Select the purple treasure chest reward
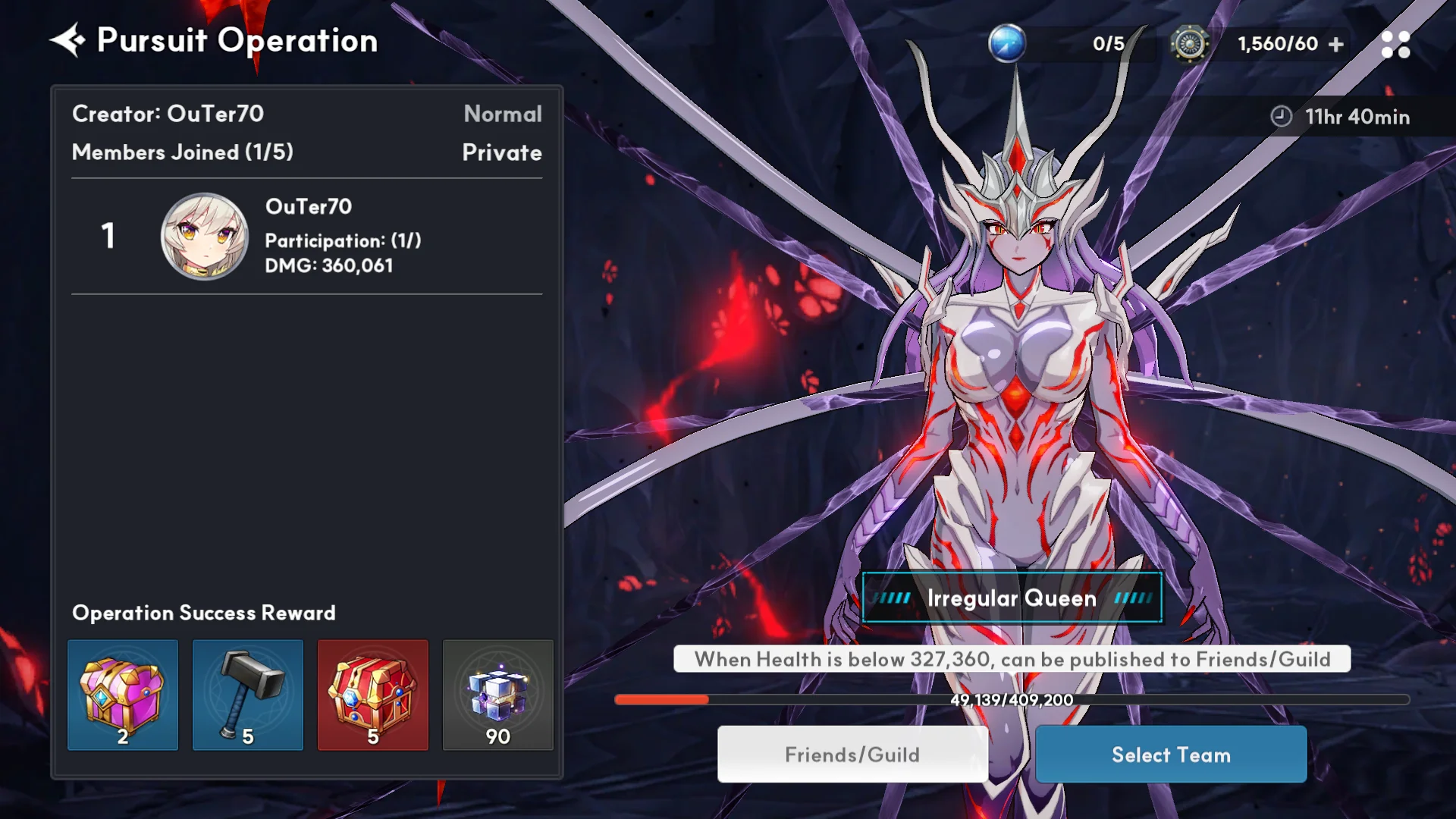 point(123,695)
